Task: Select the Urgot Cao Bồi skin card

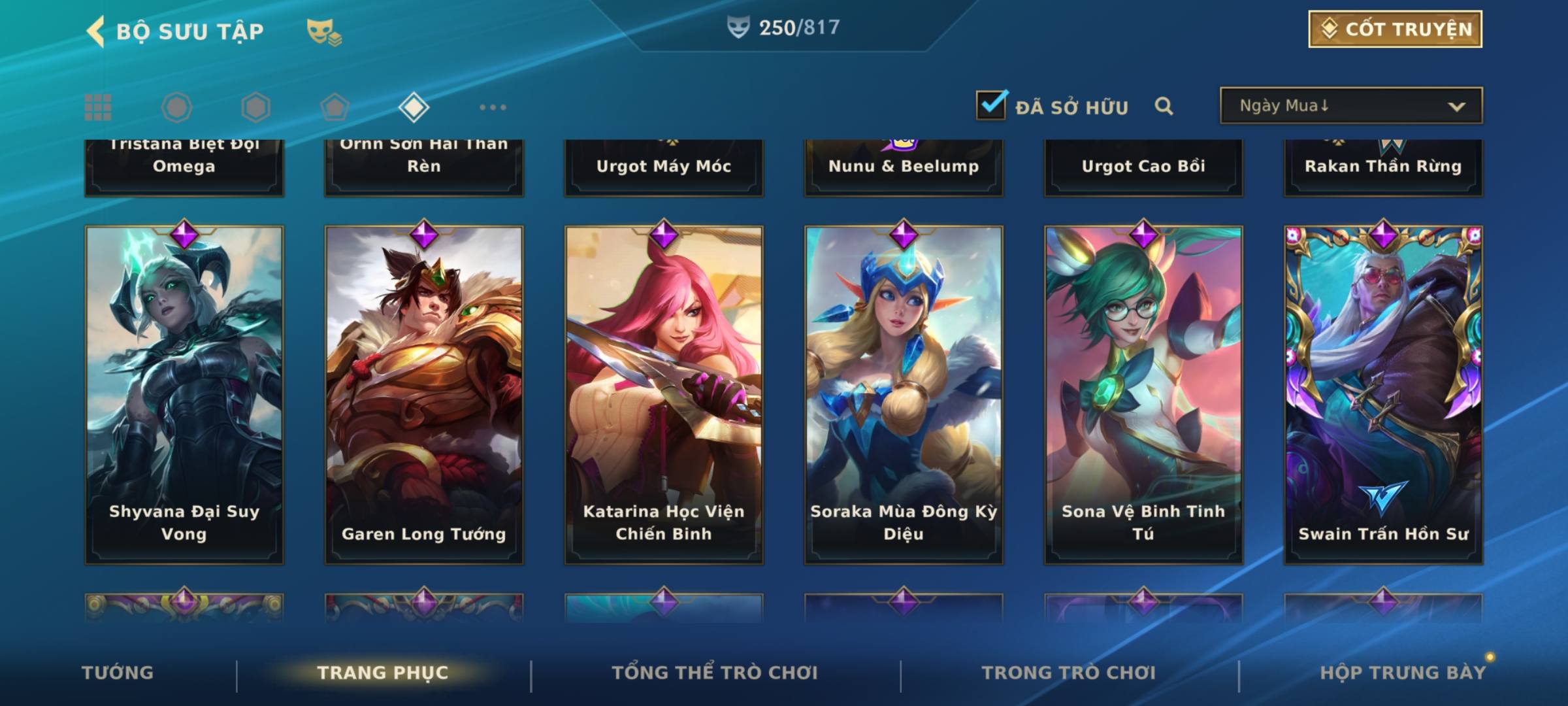Action: [1143, 167]
